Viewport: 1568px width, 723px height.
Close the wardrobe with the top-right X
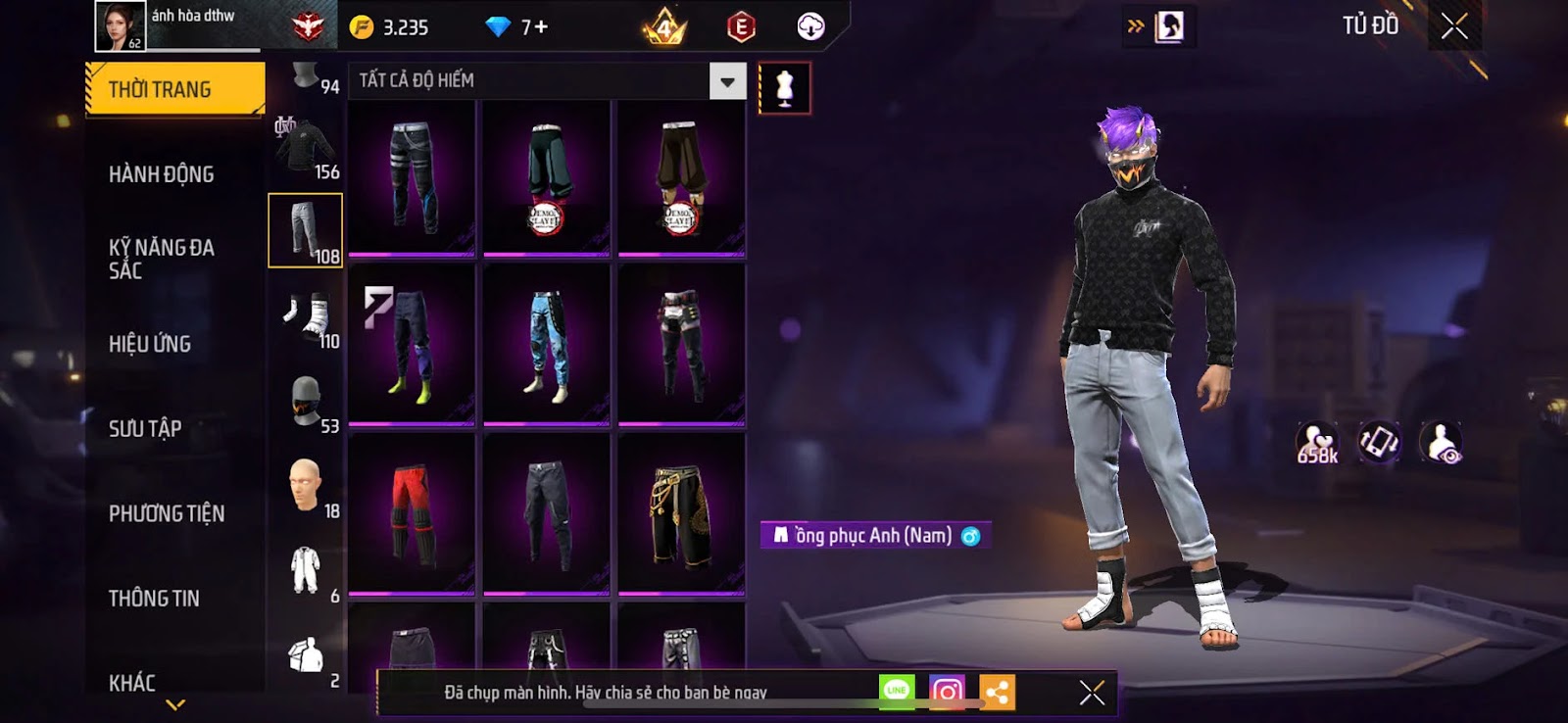pyautogui.click(x=1454, y=26)
